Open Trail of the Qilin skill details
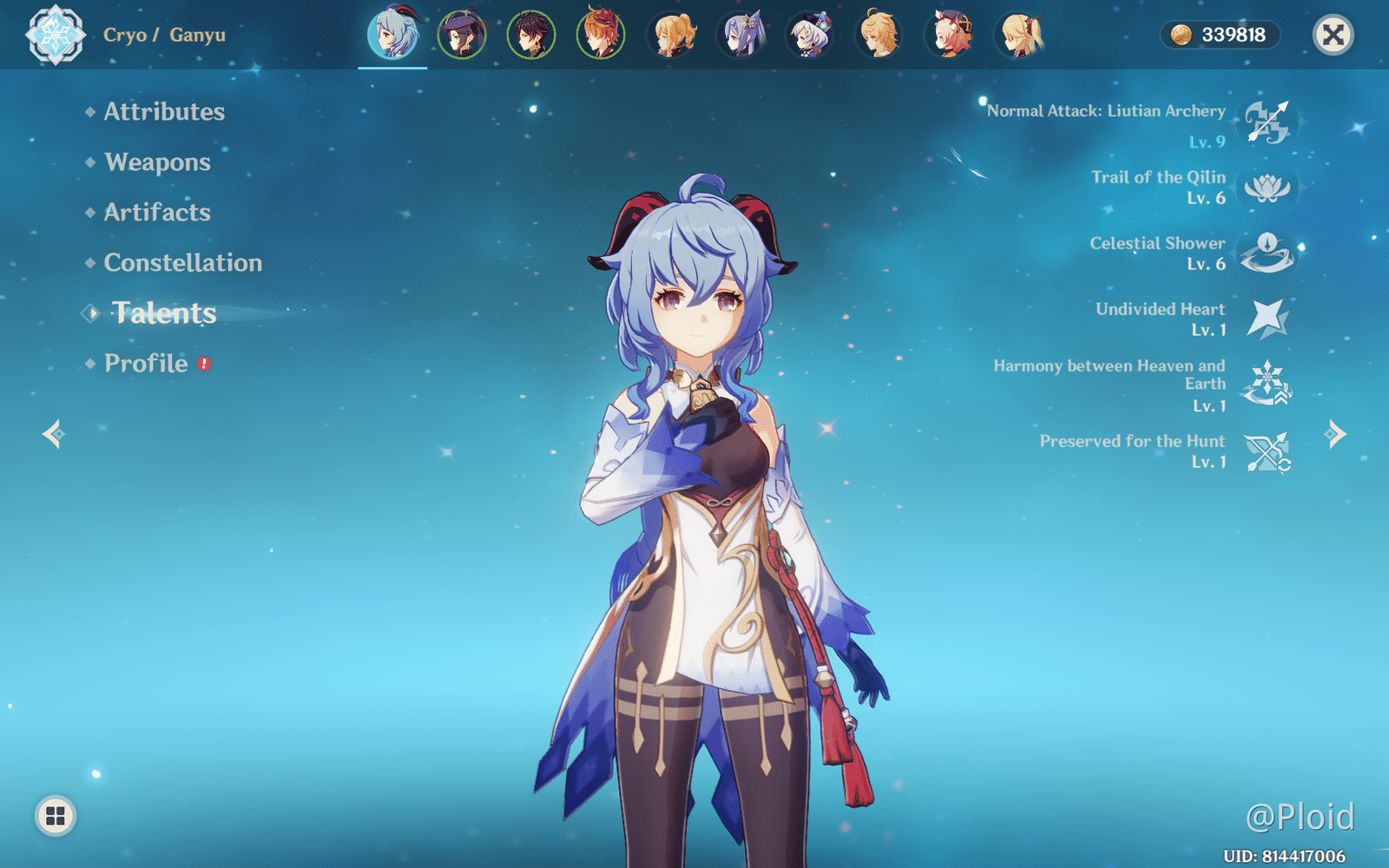 pyautogui.click(x=1267, y=187)
